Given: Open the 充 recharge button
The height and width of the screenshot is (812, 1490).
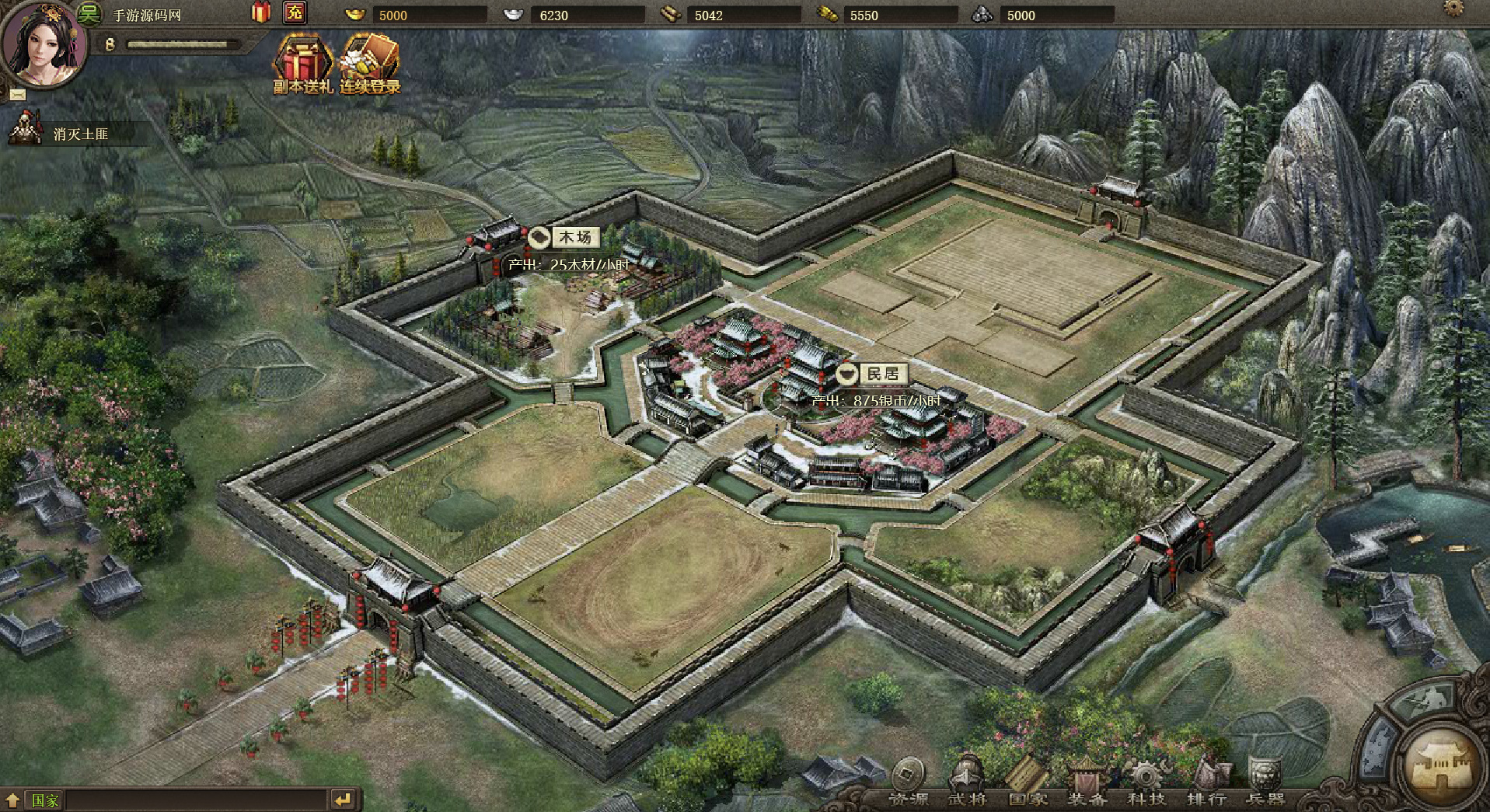Looking at the screenshot, I should [295, 12].
